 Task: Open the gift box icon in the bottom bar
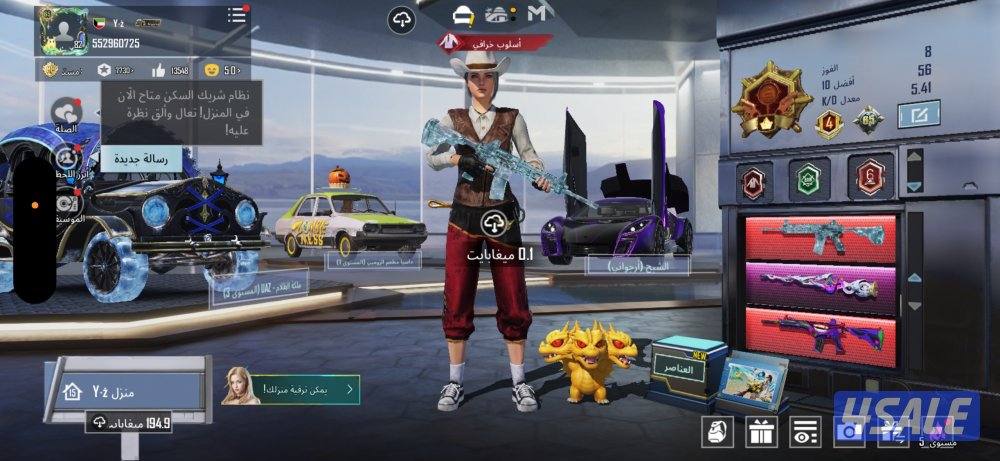pos(759,432)
